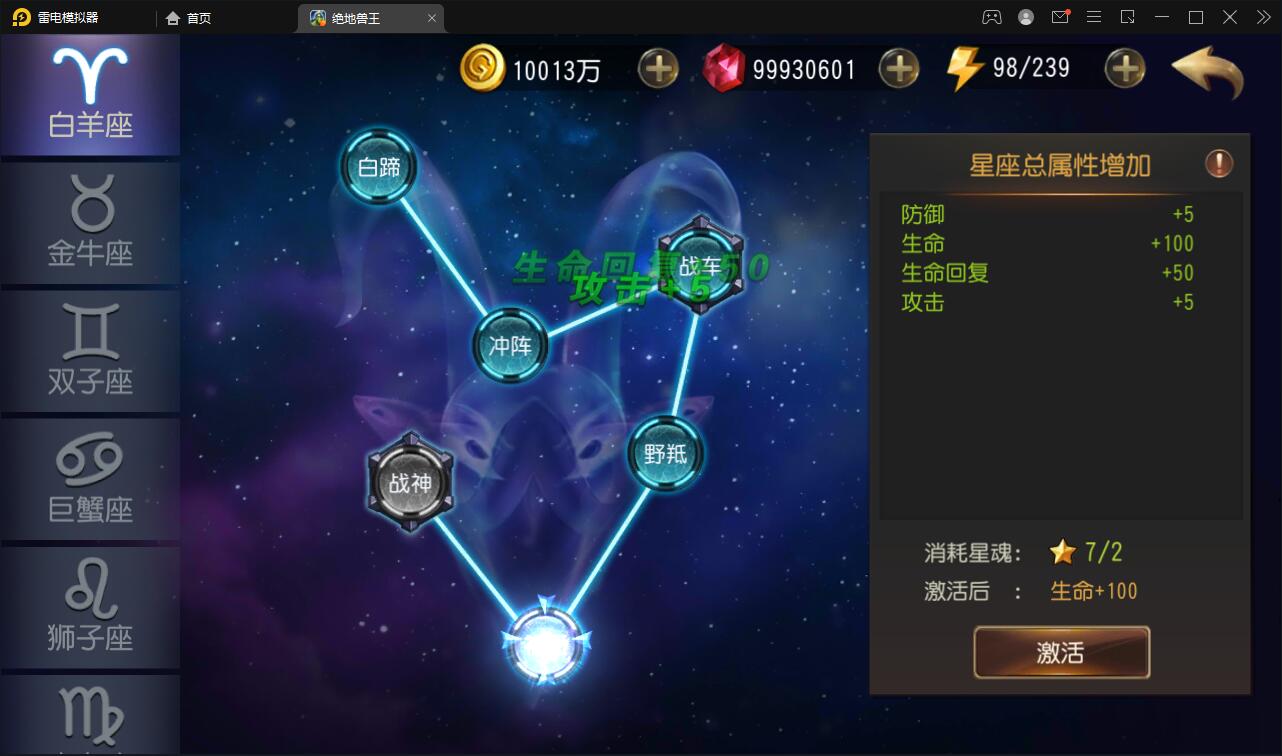Switch to the 首页 emulator tab

click(188, 17)
